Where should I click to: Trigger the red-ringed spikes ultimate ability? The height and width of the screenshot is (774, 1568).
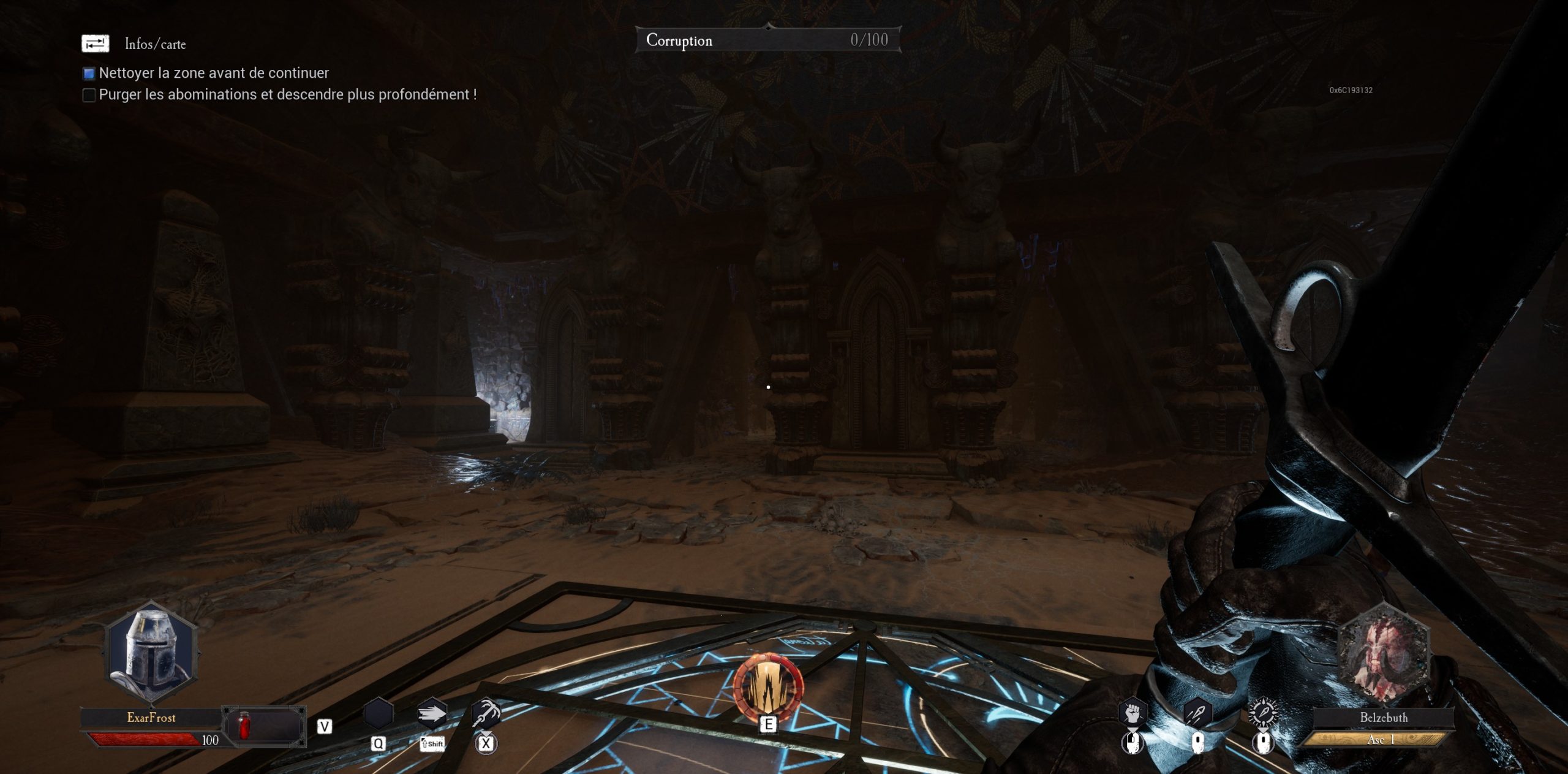tap(768, 687)
